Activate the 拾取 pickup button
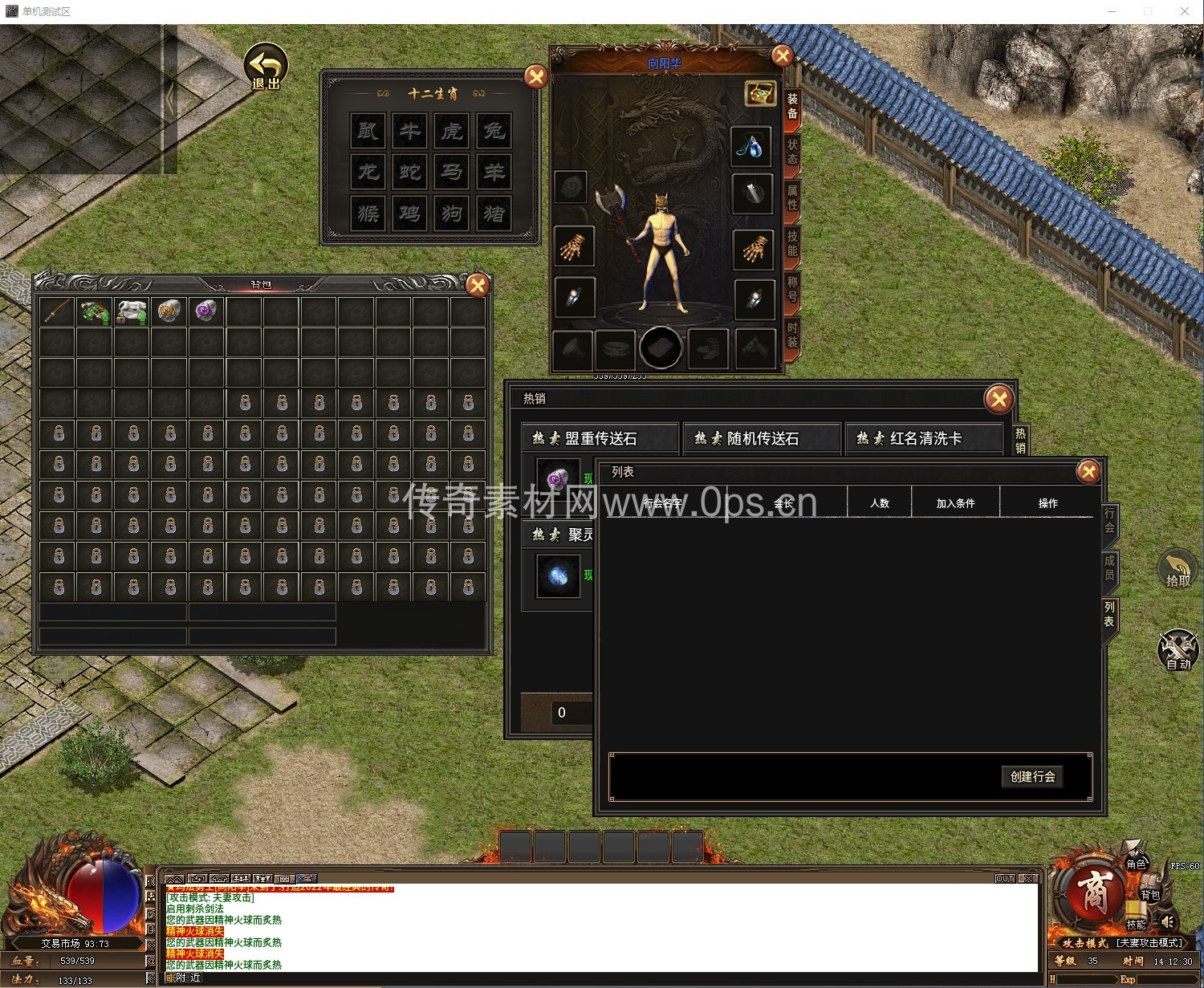1204x988 pixels. [1178, 569]
